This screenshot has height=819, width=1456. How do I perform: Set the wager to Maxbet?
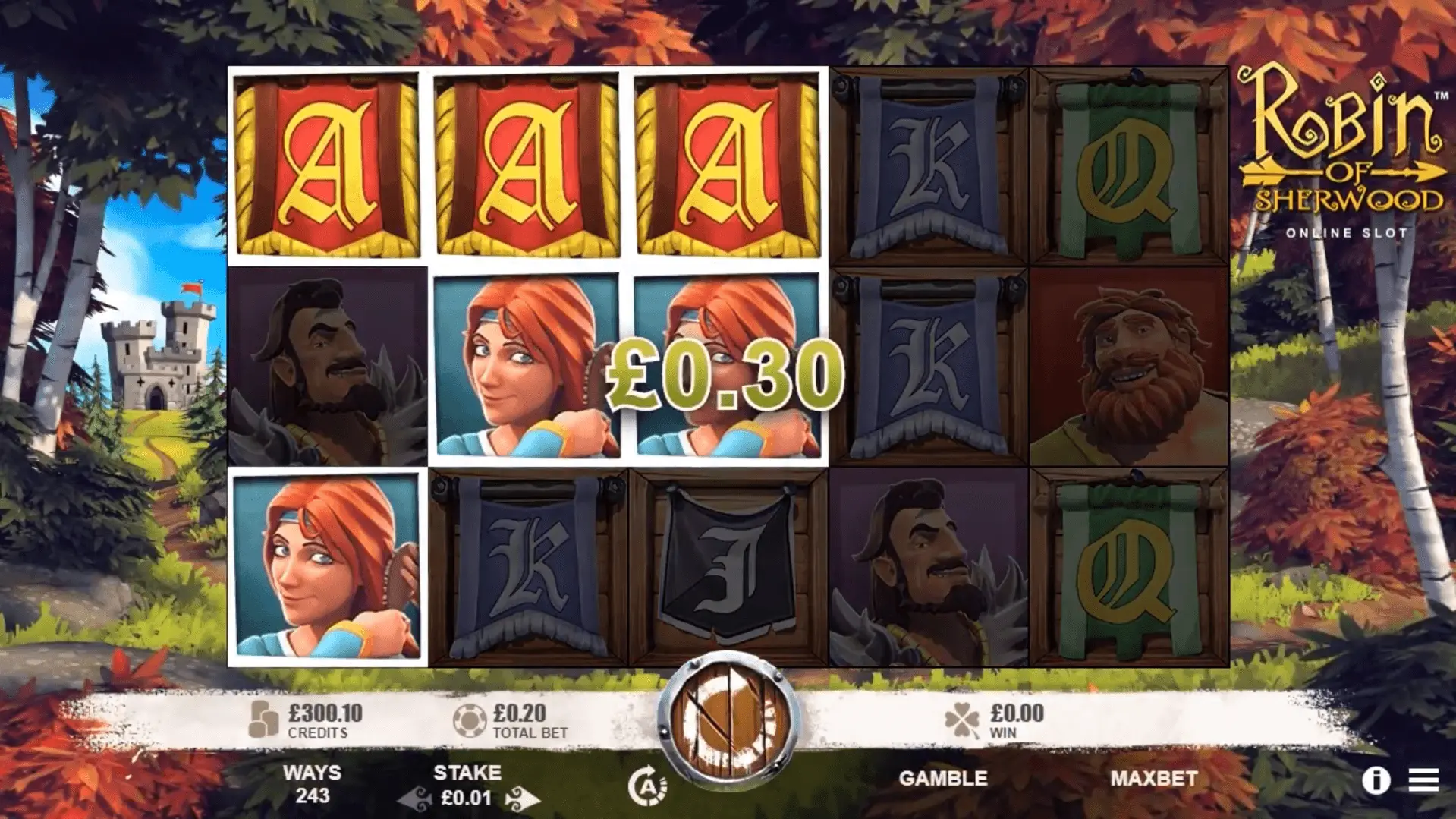click(1153, 778)
